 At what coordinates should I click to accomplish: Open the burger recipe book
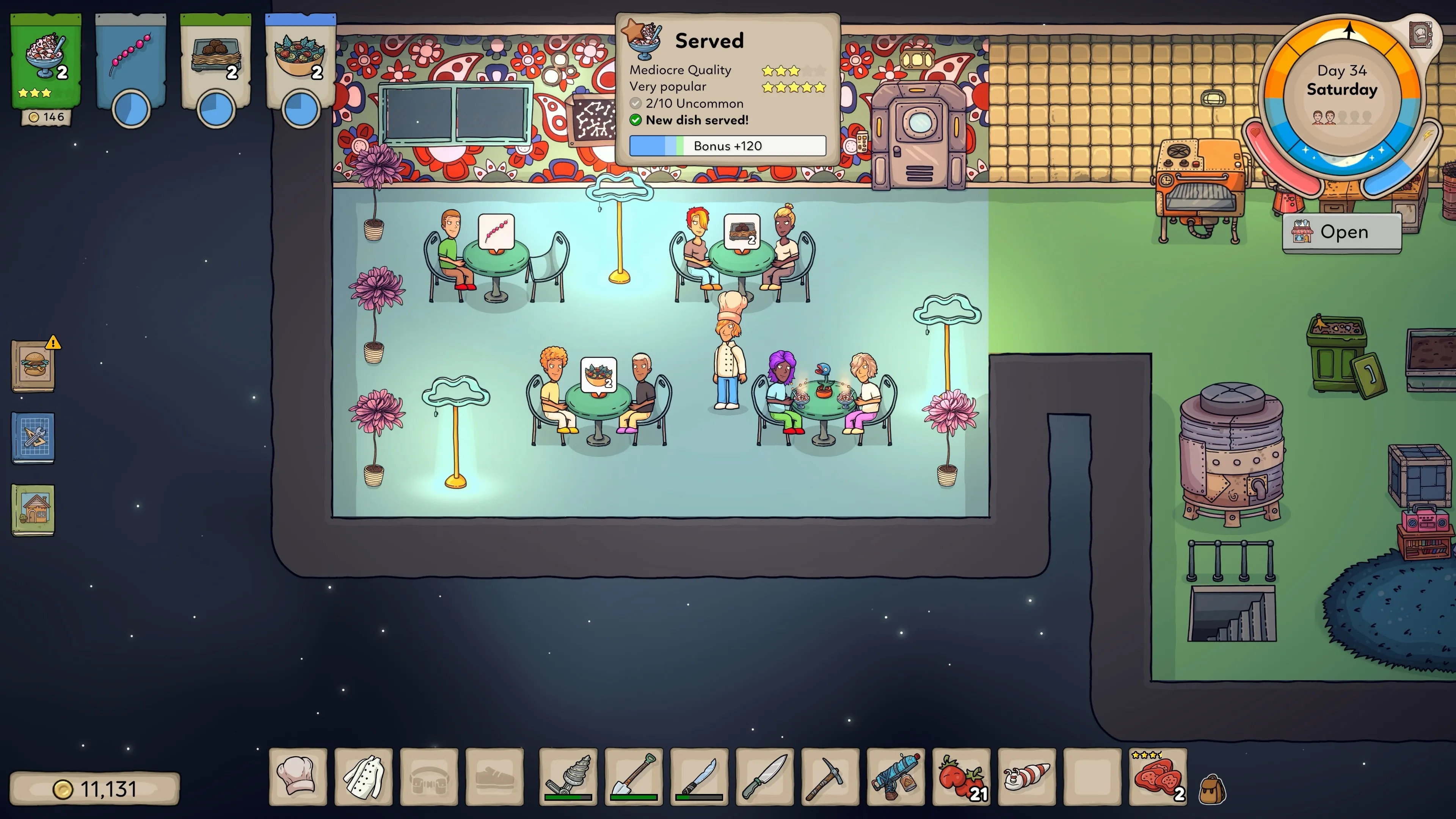tap(33, 366)
